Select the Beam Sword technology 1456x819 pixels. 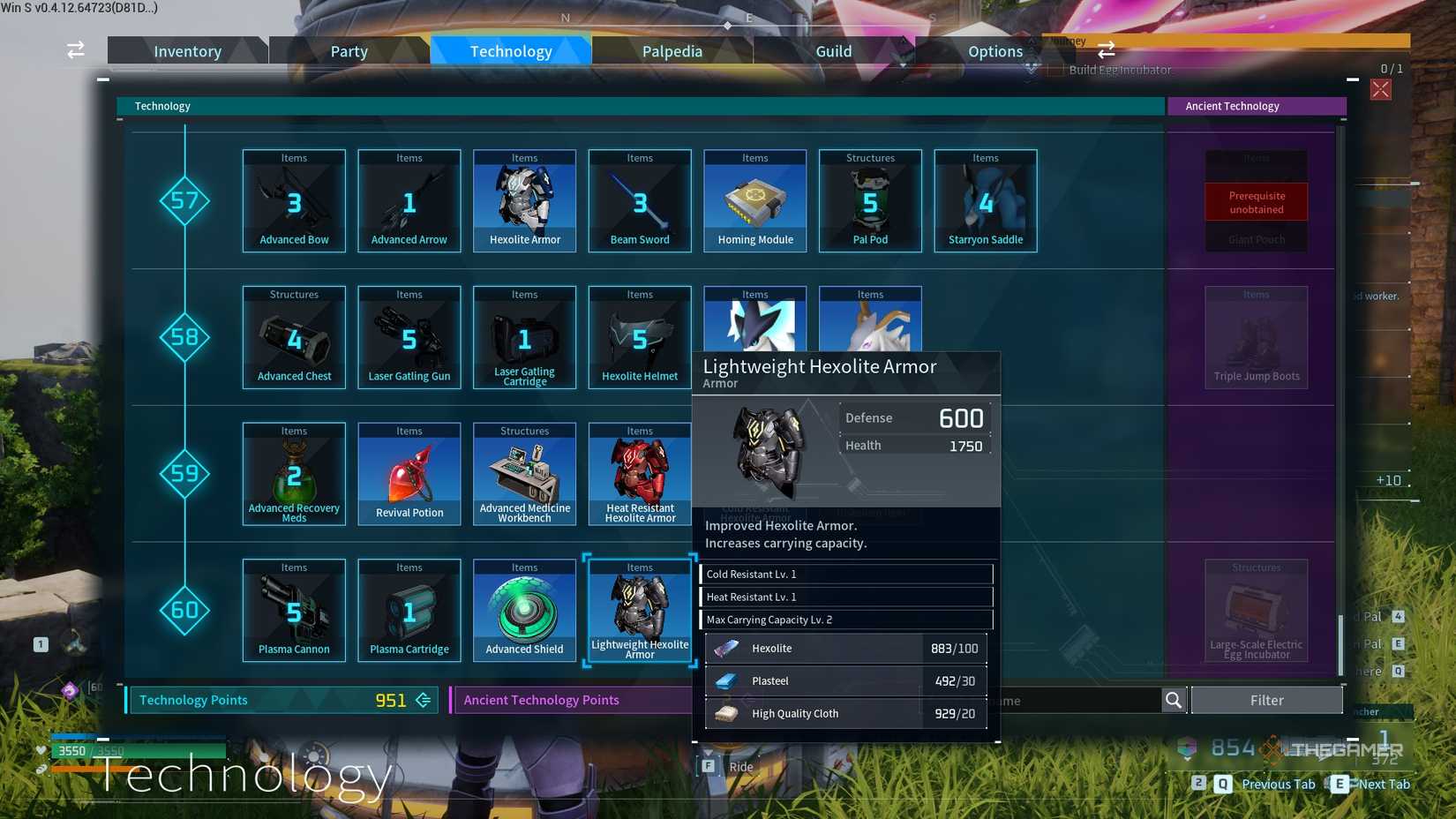point(639,201)
